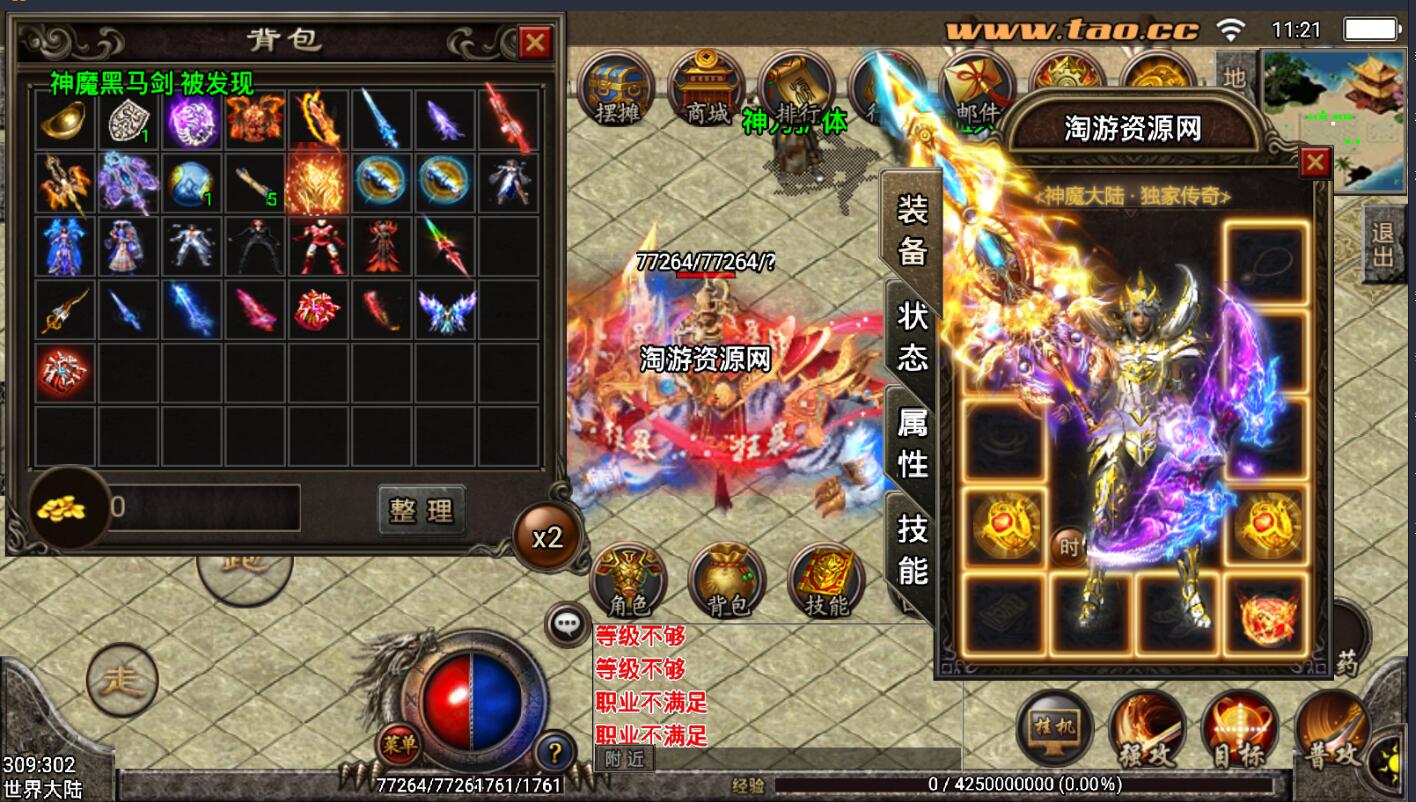
Task: Close the character equipment panel
Action: (1315, 162)
